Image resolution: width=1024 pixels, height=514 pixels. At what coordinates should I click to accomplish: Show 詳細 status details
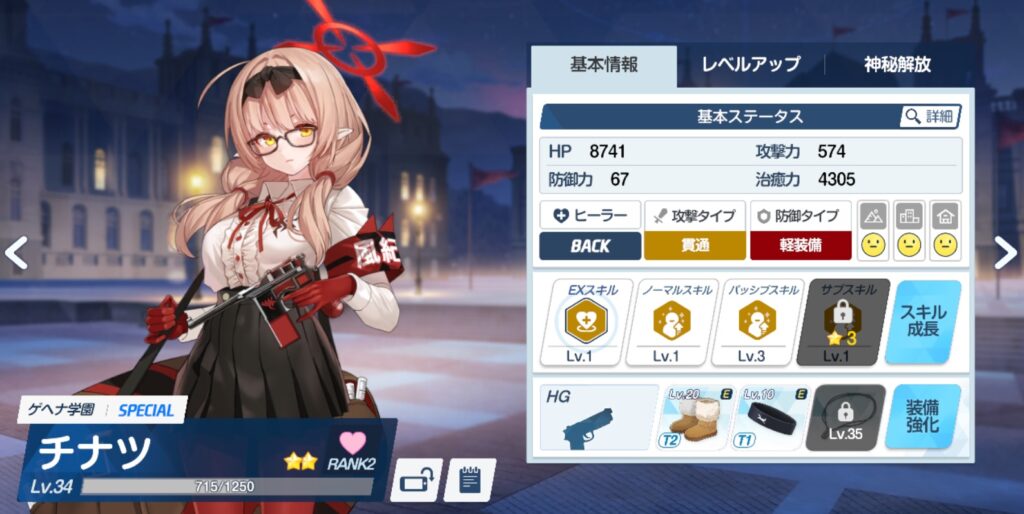pyautogui.click(x=930, y=117)
